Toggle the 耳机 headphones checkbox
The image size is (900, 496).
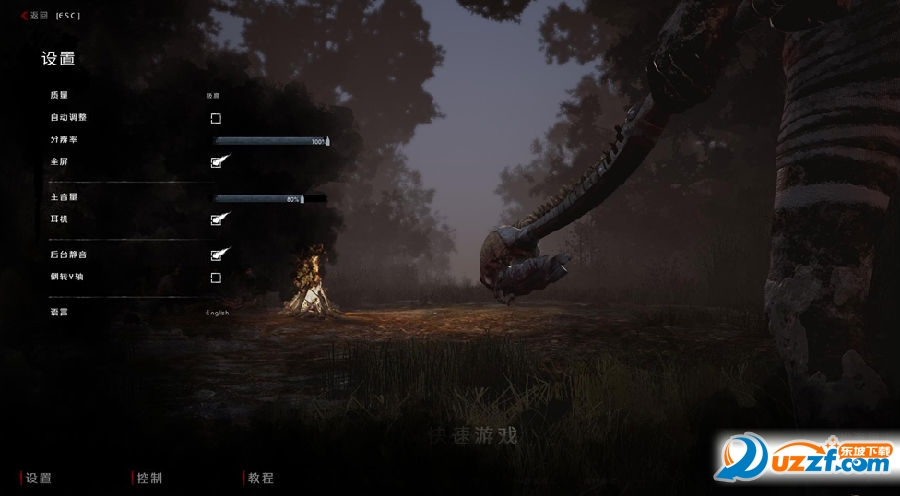tap(216, 219)
